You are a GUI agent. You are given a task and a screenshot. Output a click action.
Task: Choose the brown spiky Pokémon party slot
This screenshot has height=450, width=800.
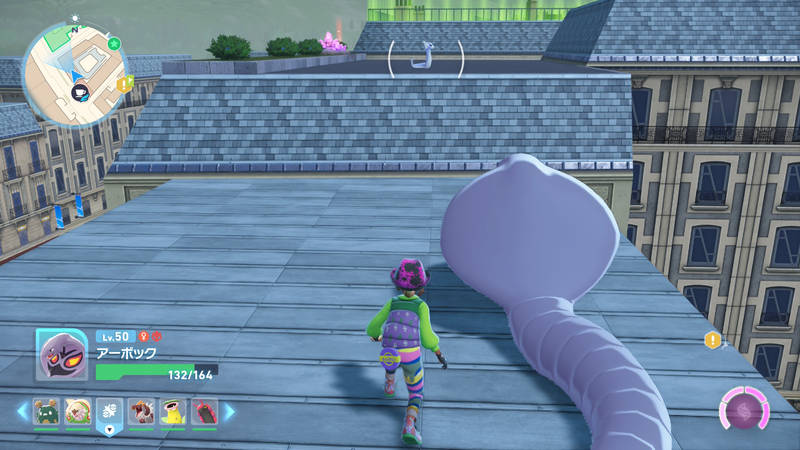141,411
